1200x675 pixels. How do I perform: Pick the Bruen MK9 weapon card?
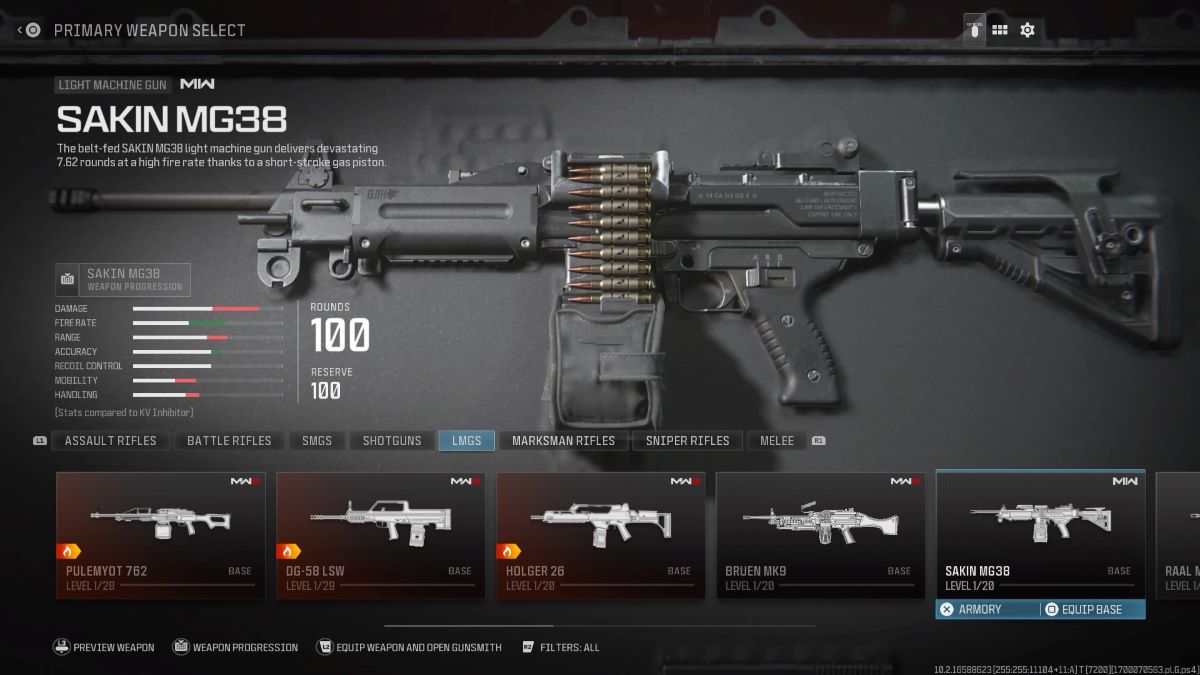[820, 535]
